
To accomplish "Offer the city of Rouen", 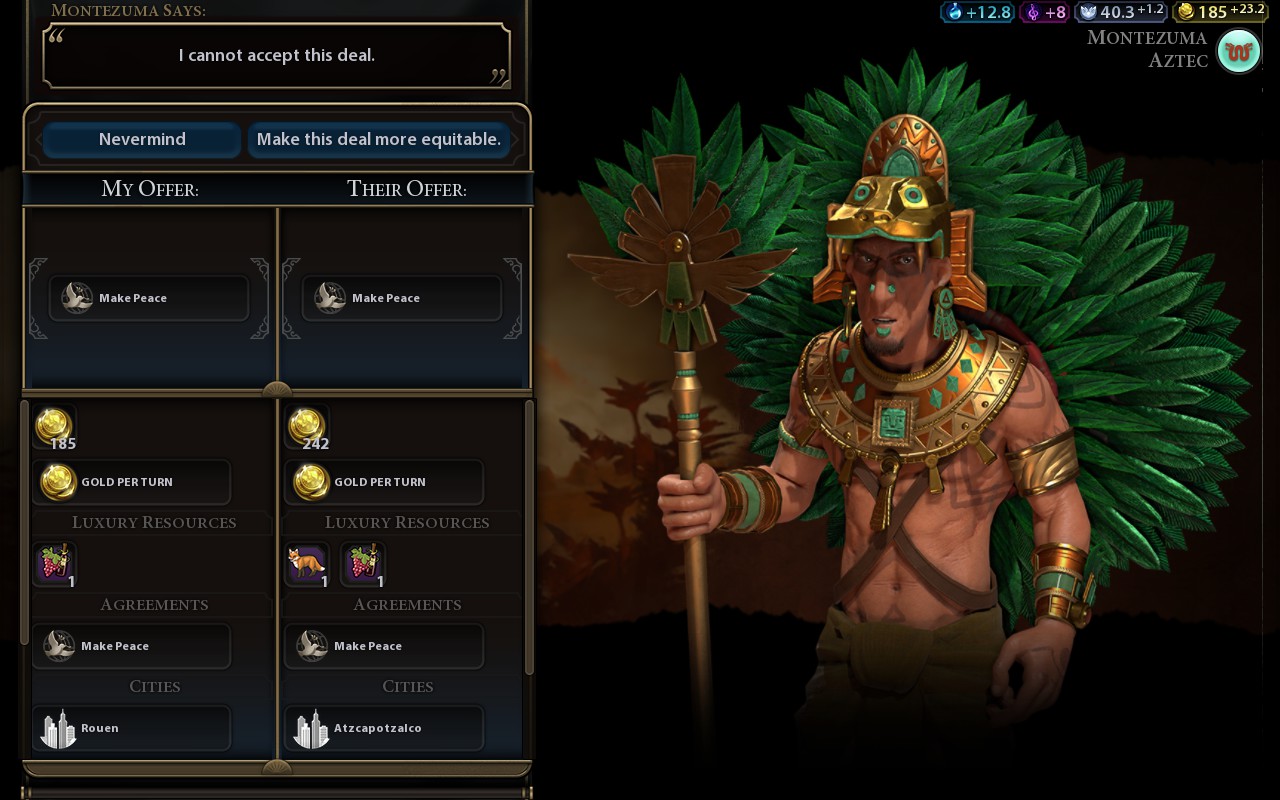I will 131,728.
